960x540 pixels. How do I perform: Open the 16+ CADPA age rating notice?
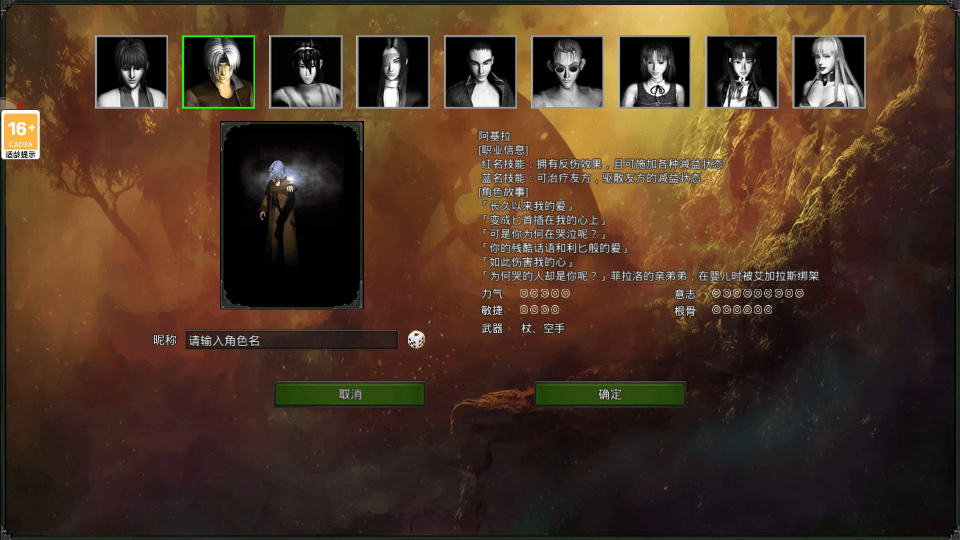click(21, 135)
